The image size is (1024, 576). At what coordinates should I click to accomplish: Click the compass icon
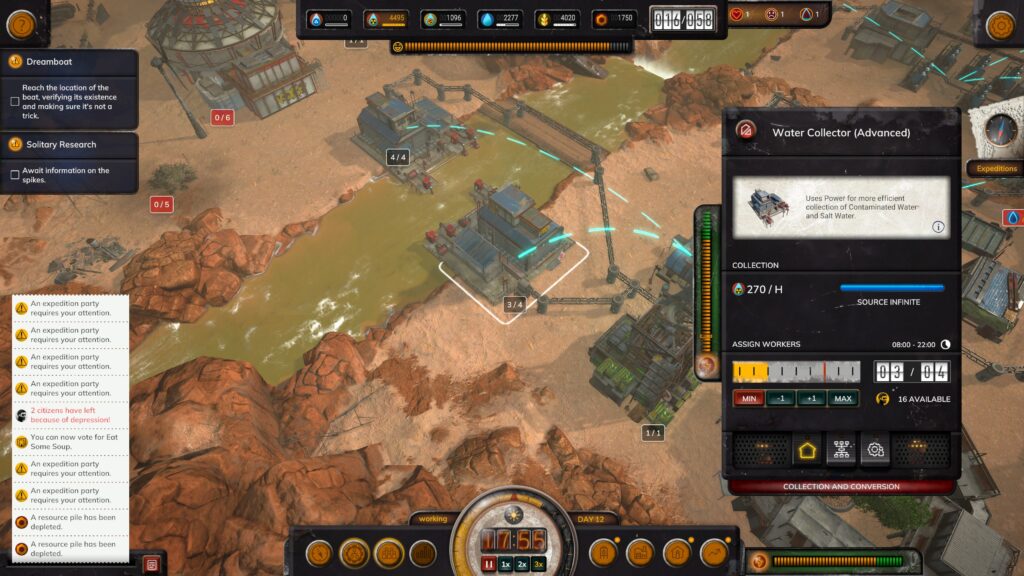(1000, 129)
